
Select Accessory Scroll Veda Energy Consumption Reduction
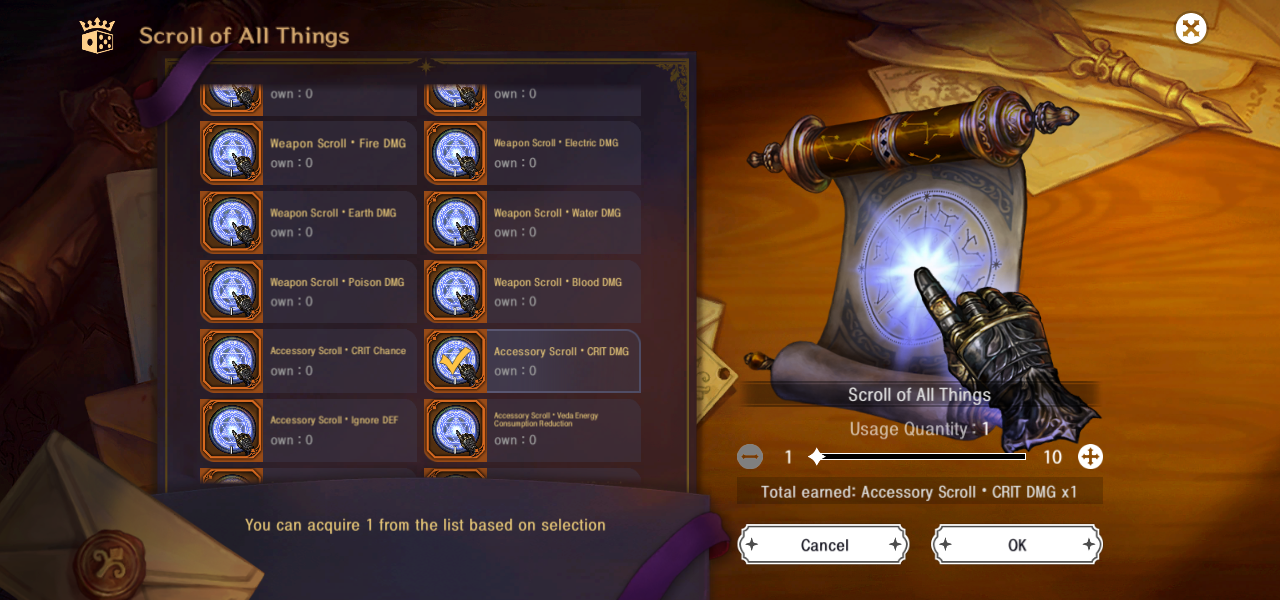point(532,430)
